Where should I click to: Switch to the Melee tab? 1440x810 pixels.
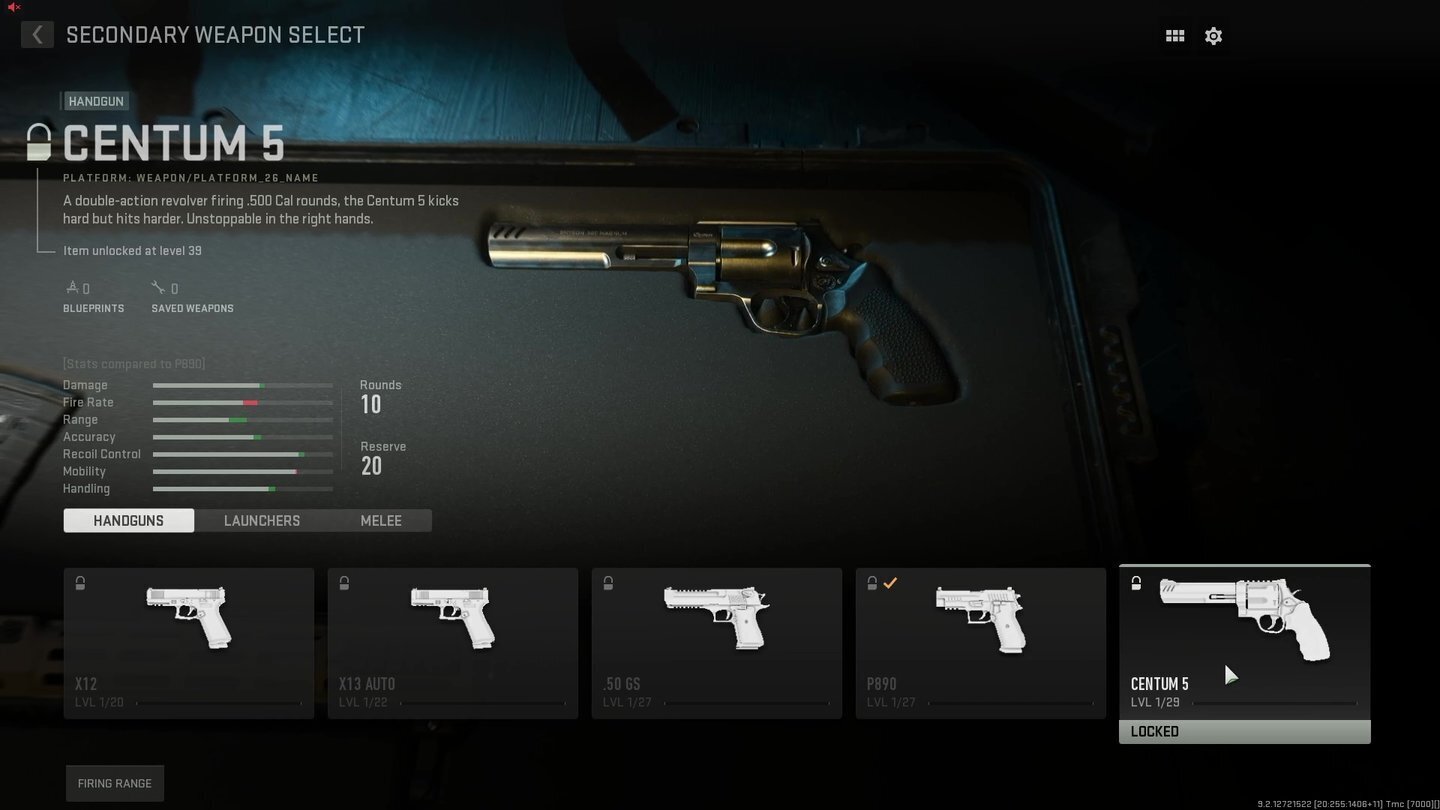(381, 520)
